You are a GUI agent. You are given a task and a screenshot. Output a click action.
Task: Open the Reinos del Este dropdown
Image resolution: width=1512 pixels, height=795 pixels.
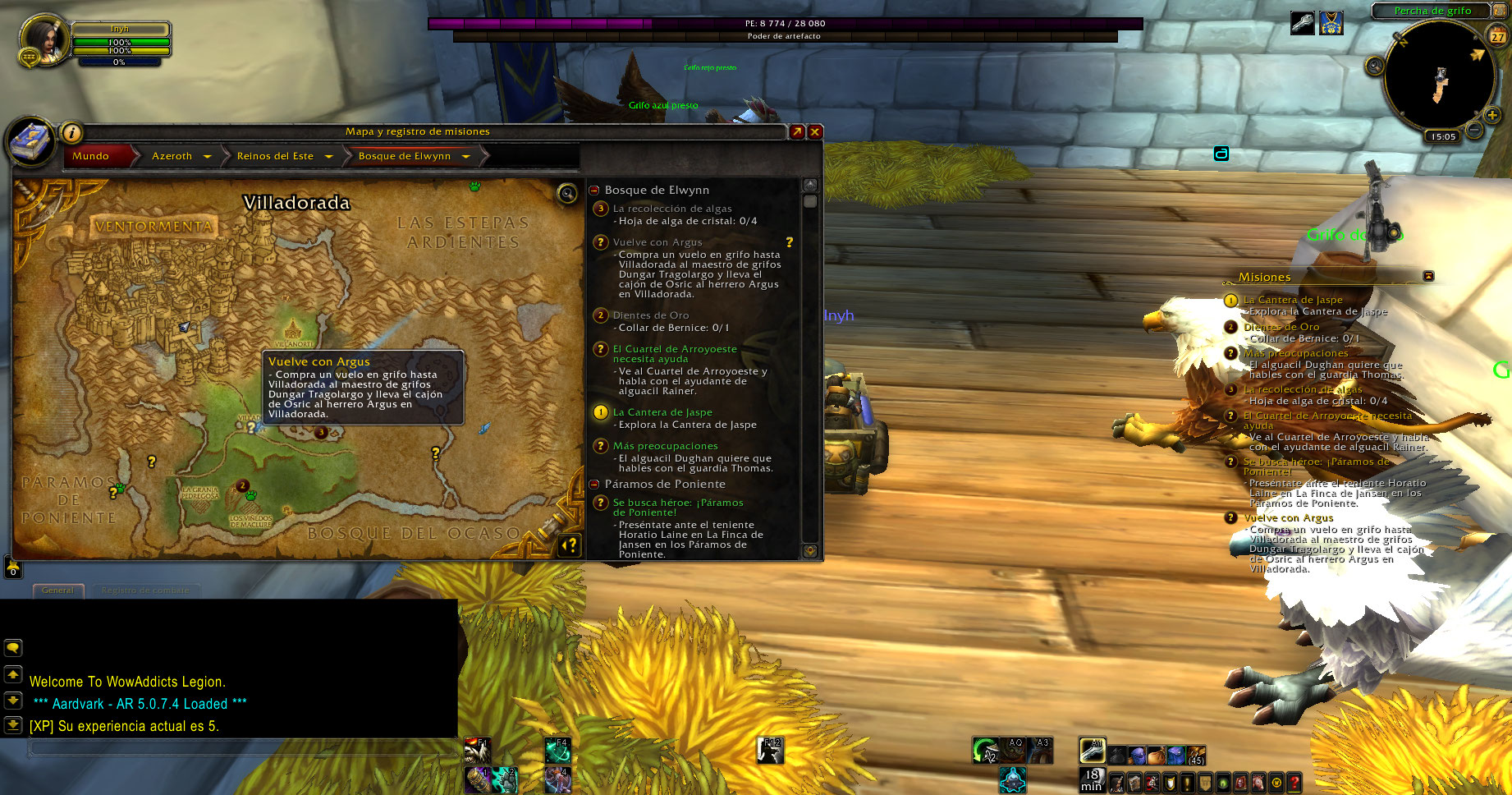point(328,156)
